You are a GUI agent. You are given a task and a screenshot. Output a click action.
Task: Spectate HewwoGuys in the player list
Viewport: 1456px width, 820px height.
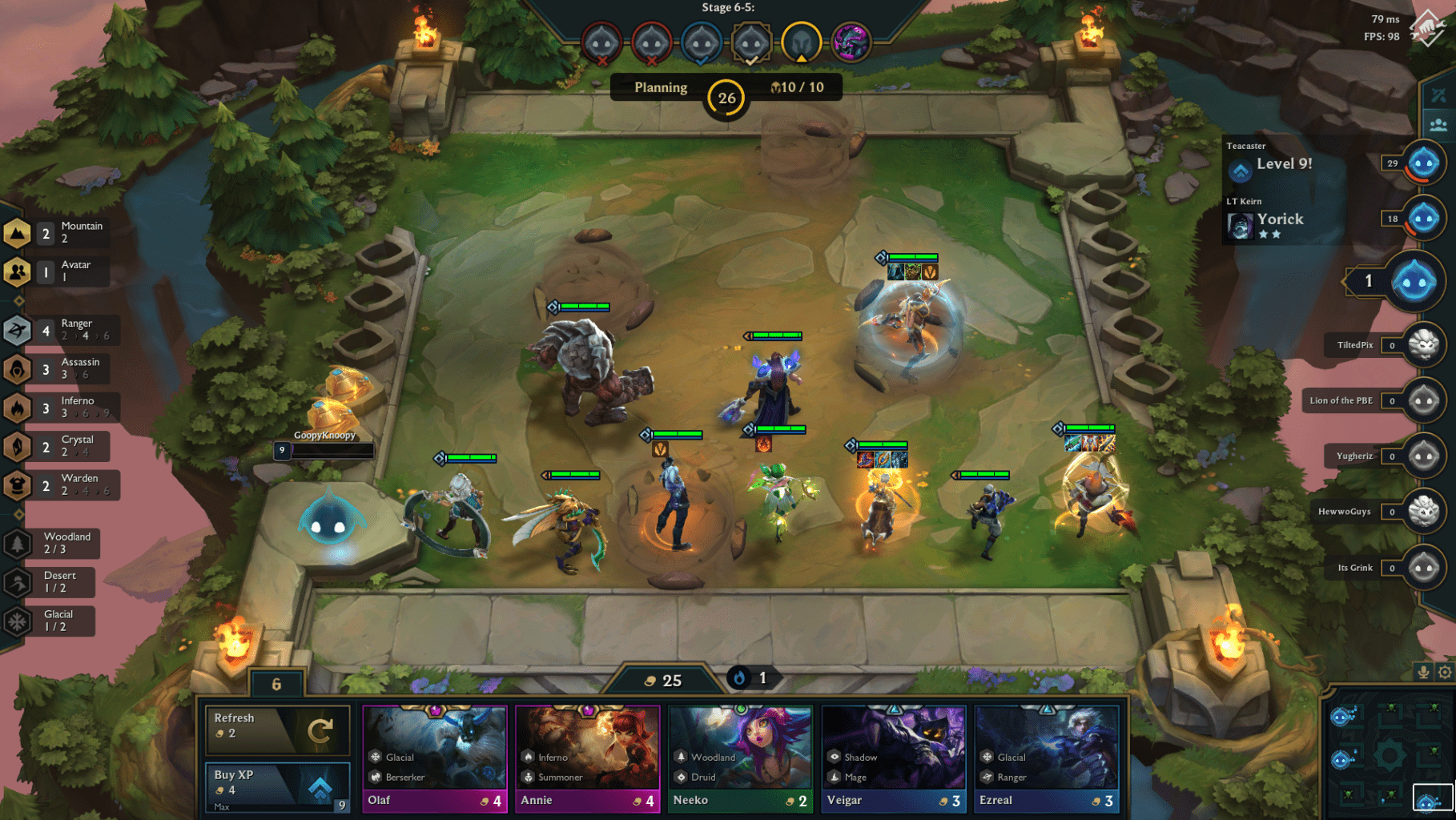[x=1423, y=511]
